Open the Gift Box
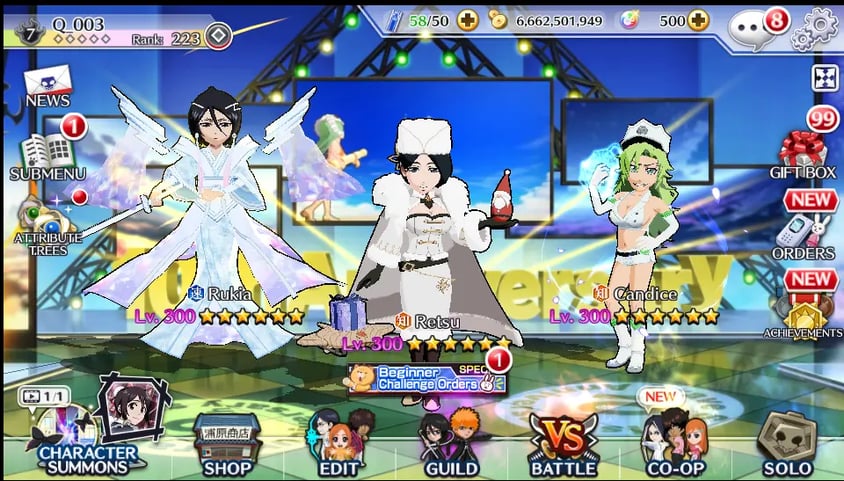 click(x=803, y=153)
